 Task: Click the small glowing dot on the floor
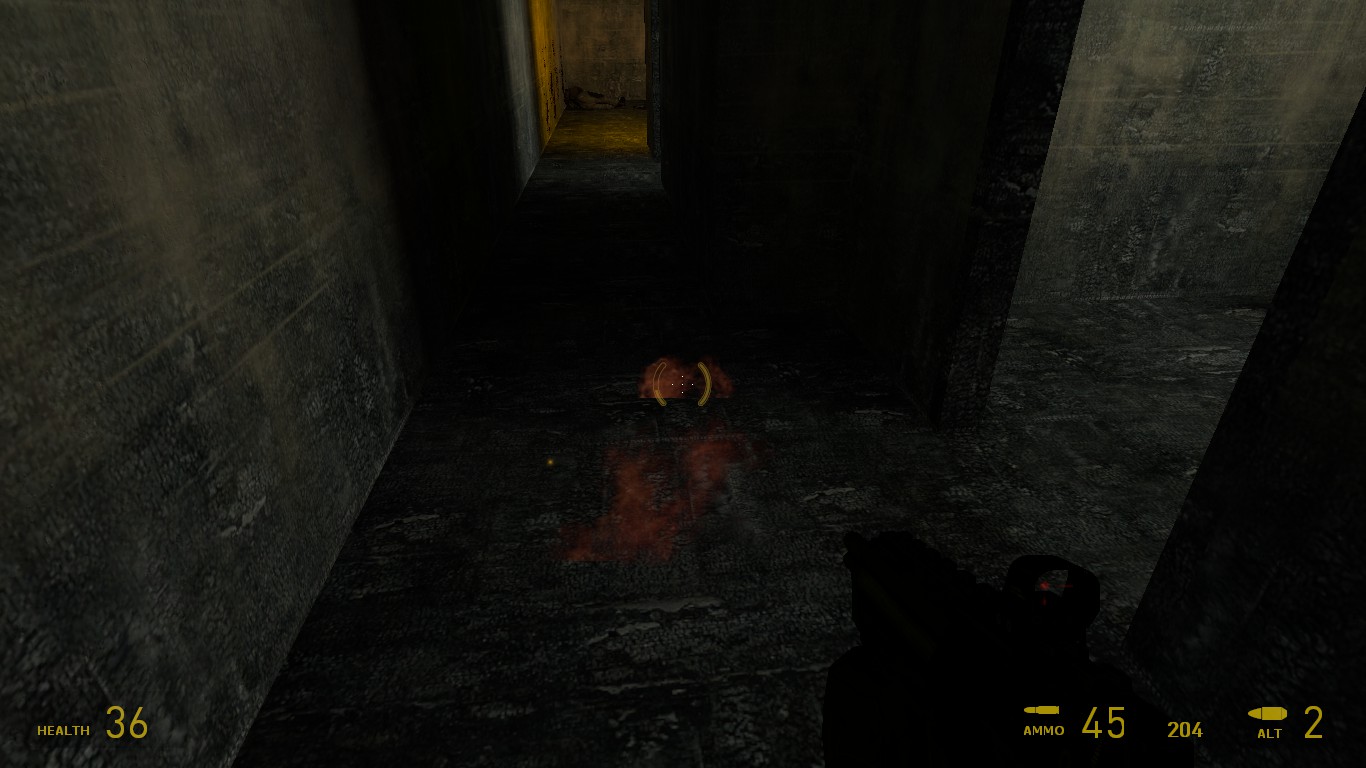coord(548,462)
